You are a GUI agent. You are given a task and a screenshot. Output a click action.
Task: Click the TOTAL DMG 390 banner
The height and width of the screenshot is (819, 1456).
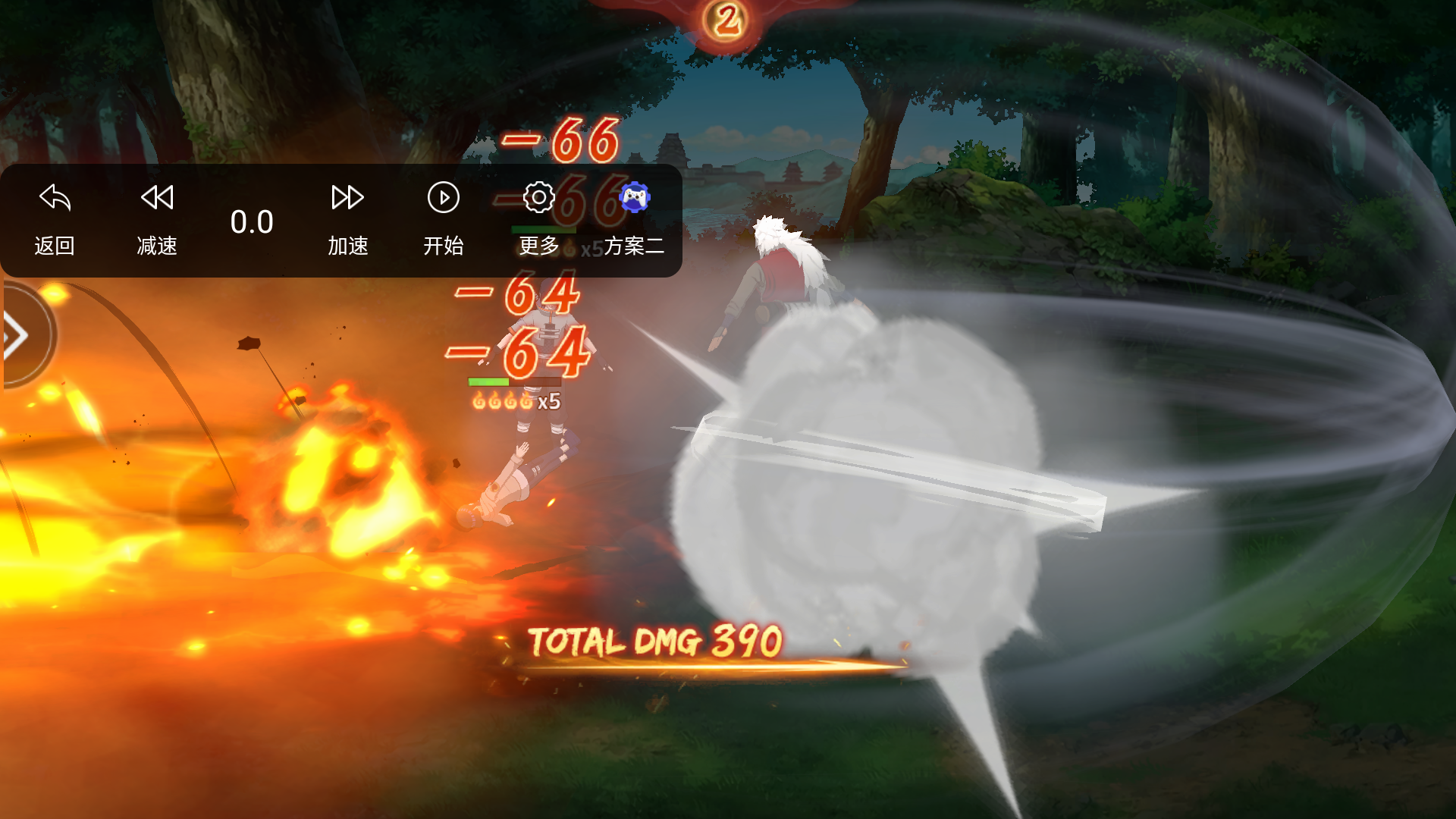[654, 641]
